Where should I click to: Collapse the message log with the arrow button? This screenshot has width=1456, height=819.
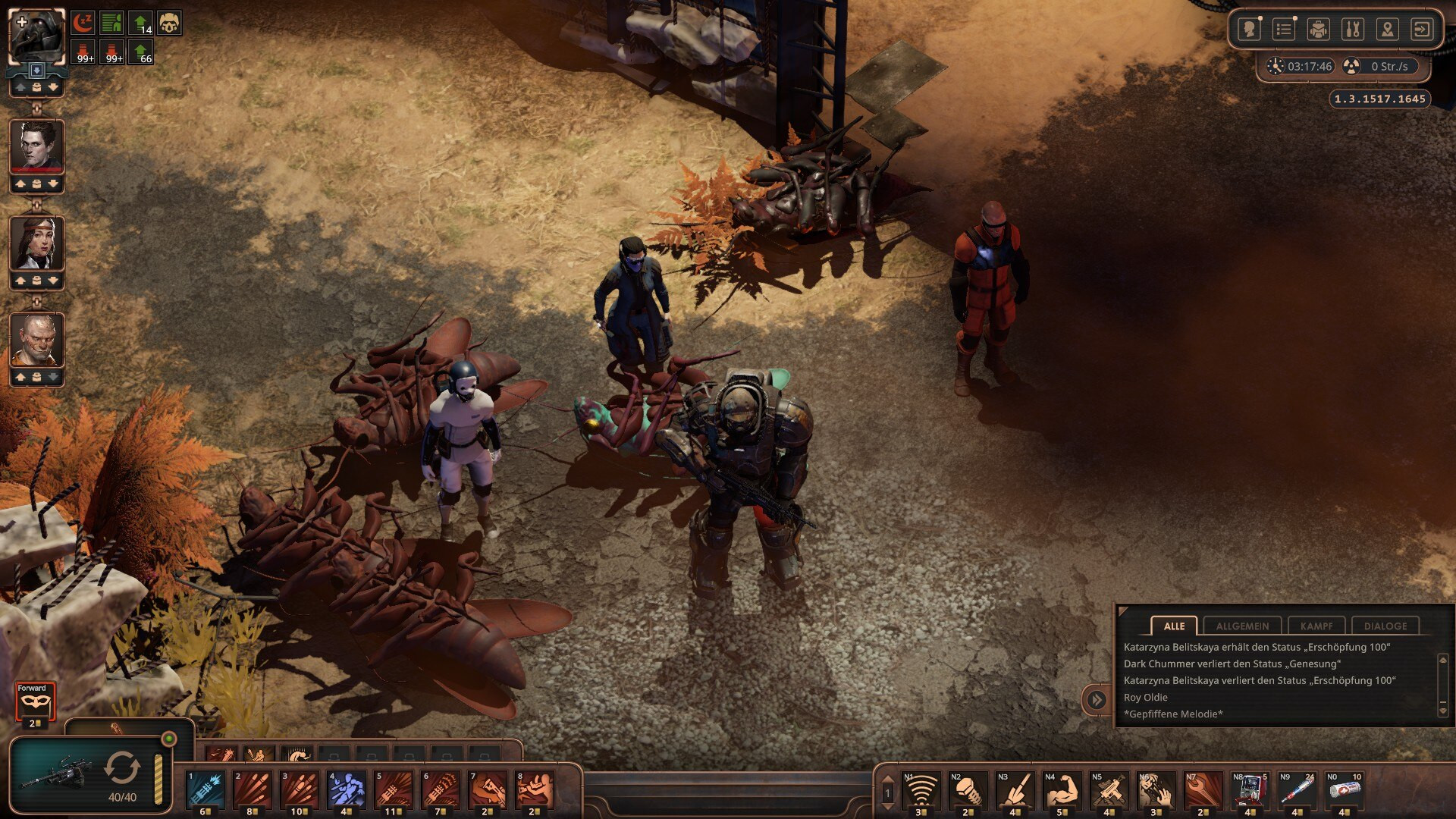pyautogui.click(x=1097, y=699)
